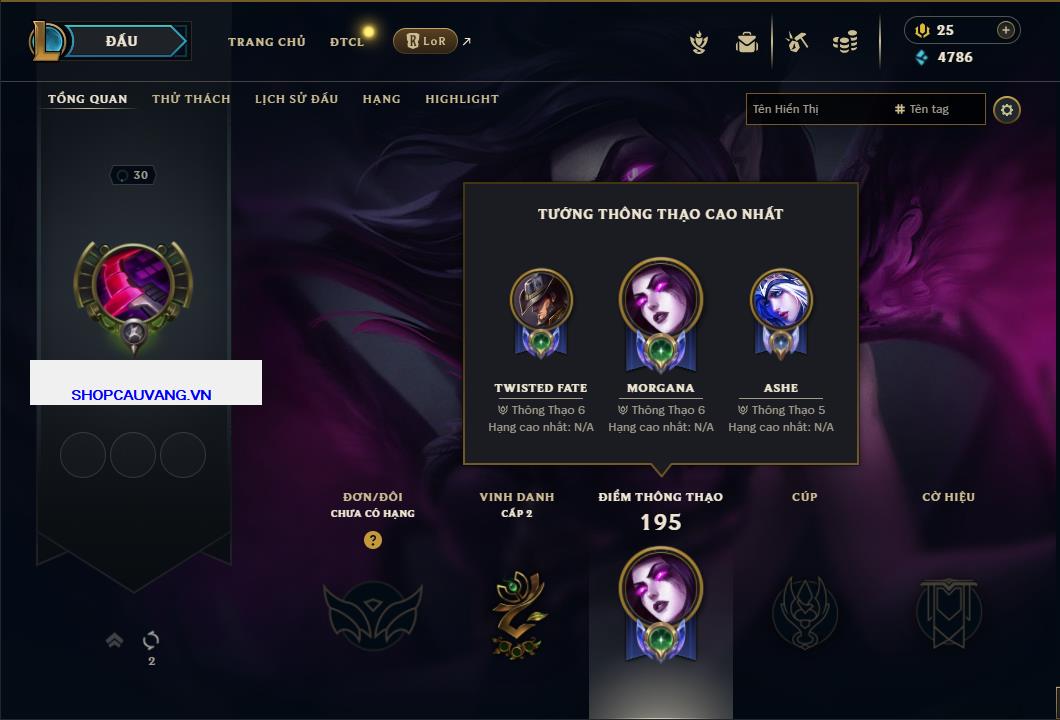
Task: Open the TRANG CHỦ home page
Action: coord(266,42)
